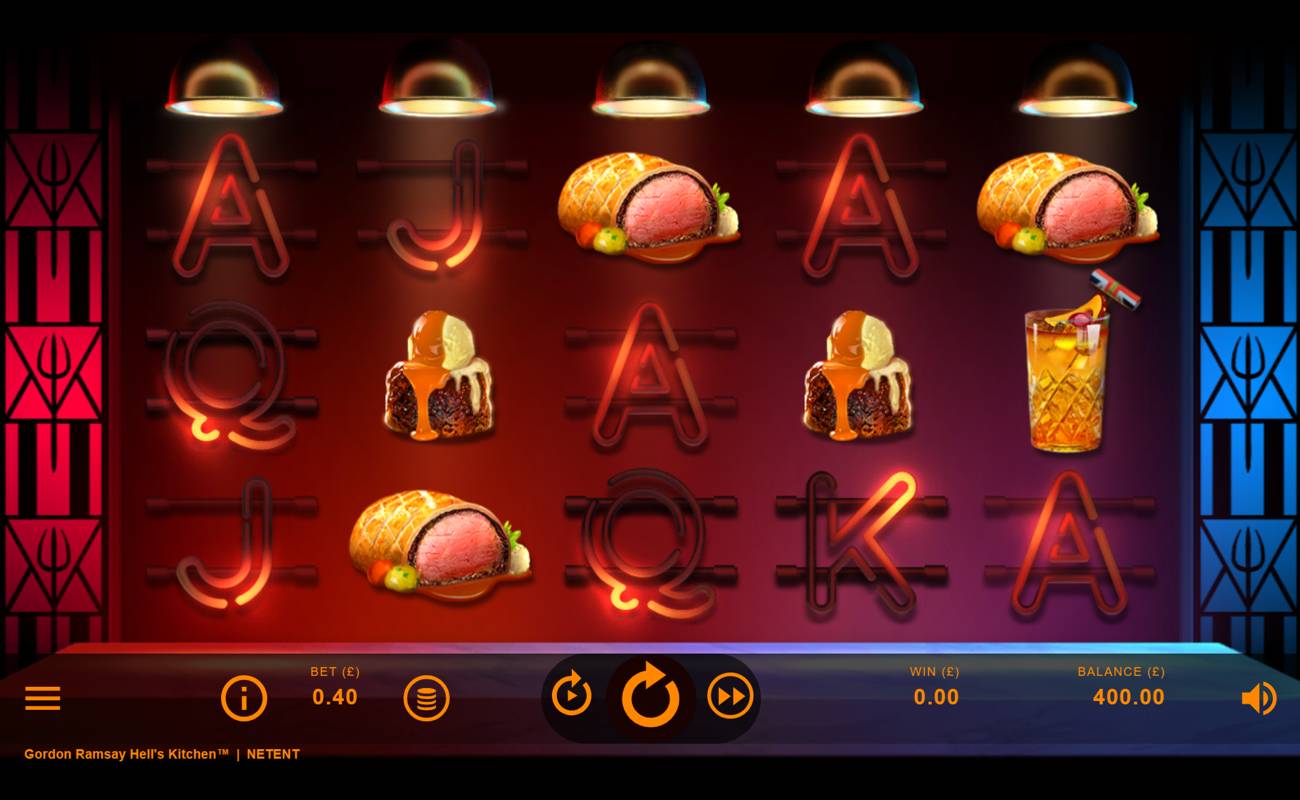
Task: Click the BET 0.40 value field
Action: pos(334,697)
